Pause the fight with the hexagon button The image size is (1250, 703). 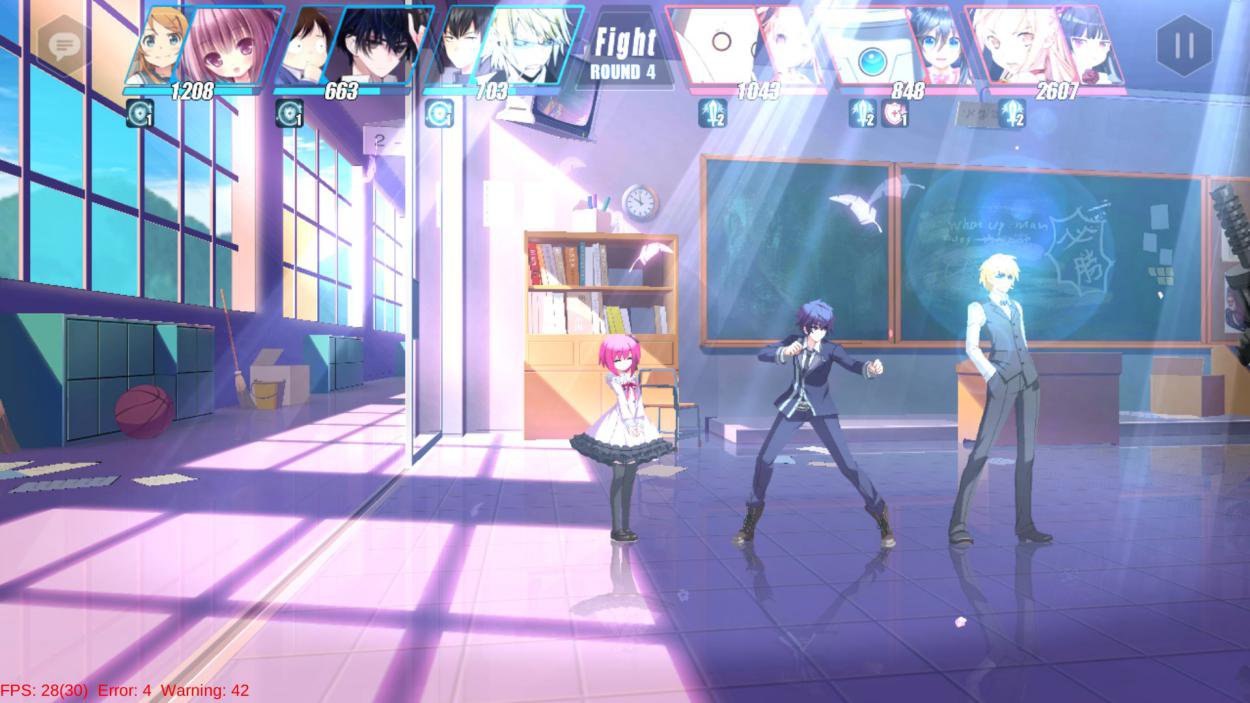pyautogui.click(x=1184, y=45)
